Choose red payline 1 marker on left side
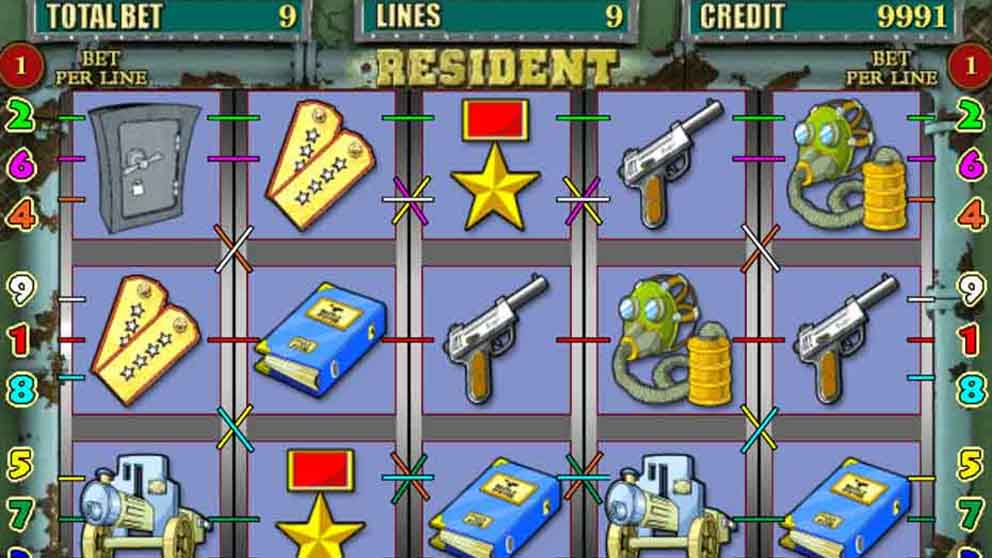 [21, 340]
